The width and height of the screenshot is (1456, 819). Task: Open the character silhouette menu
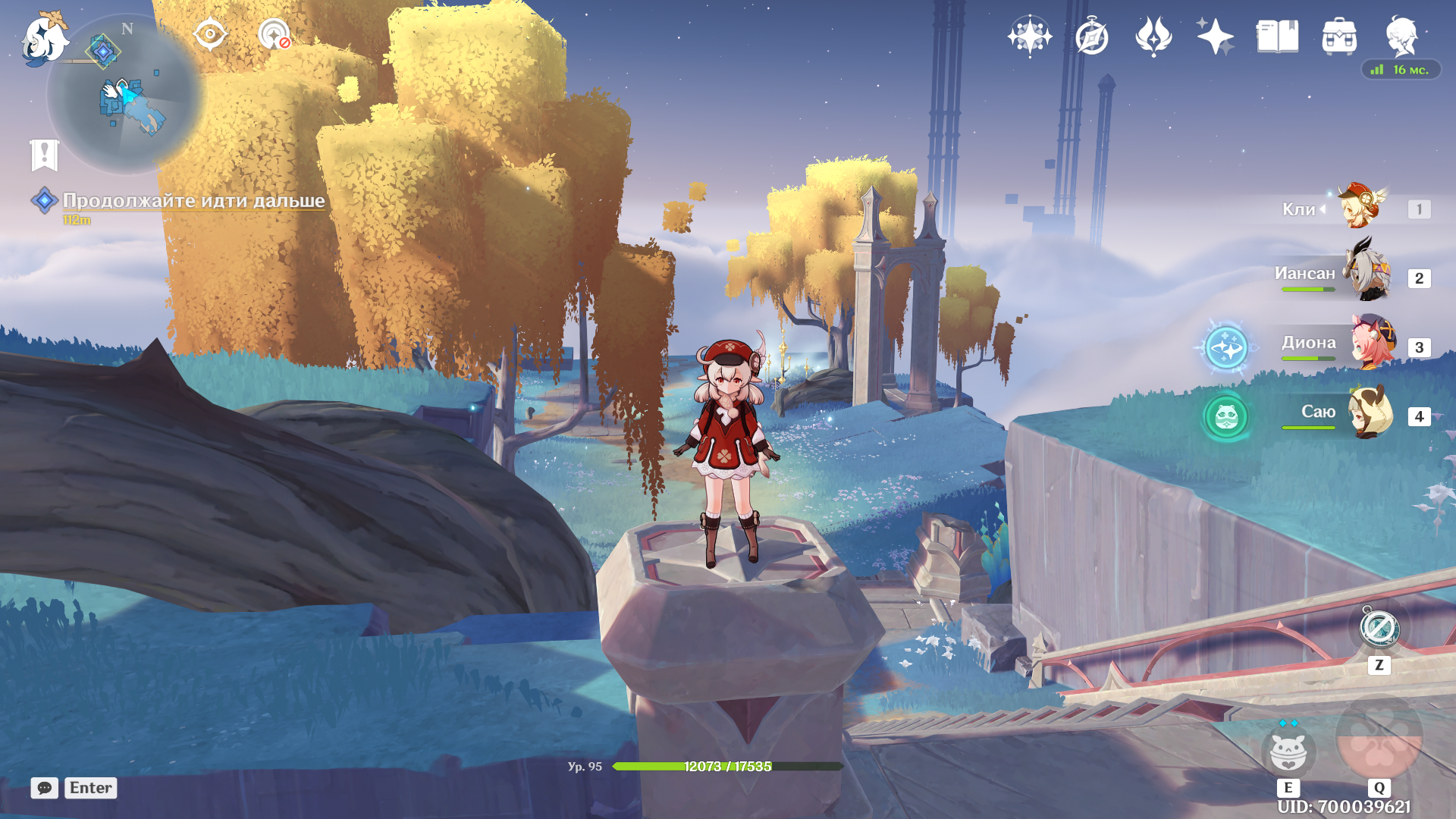coord(1401,36)
